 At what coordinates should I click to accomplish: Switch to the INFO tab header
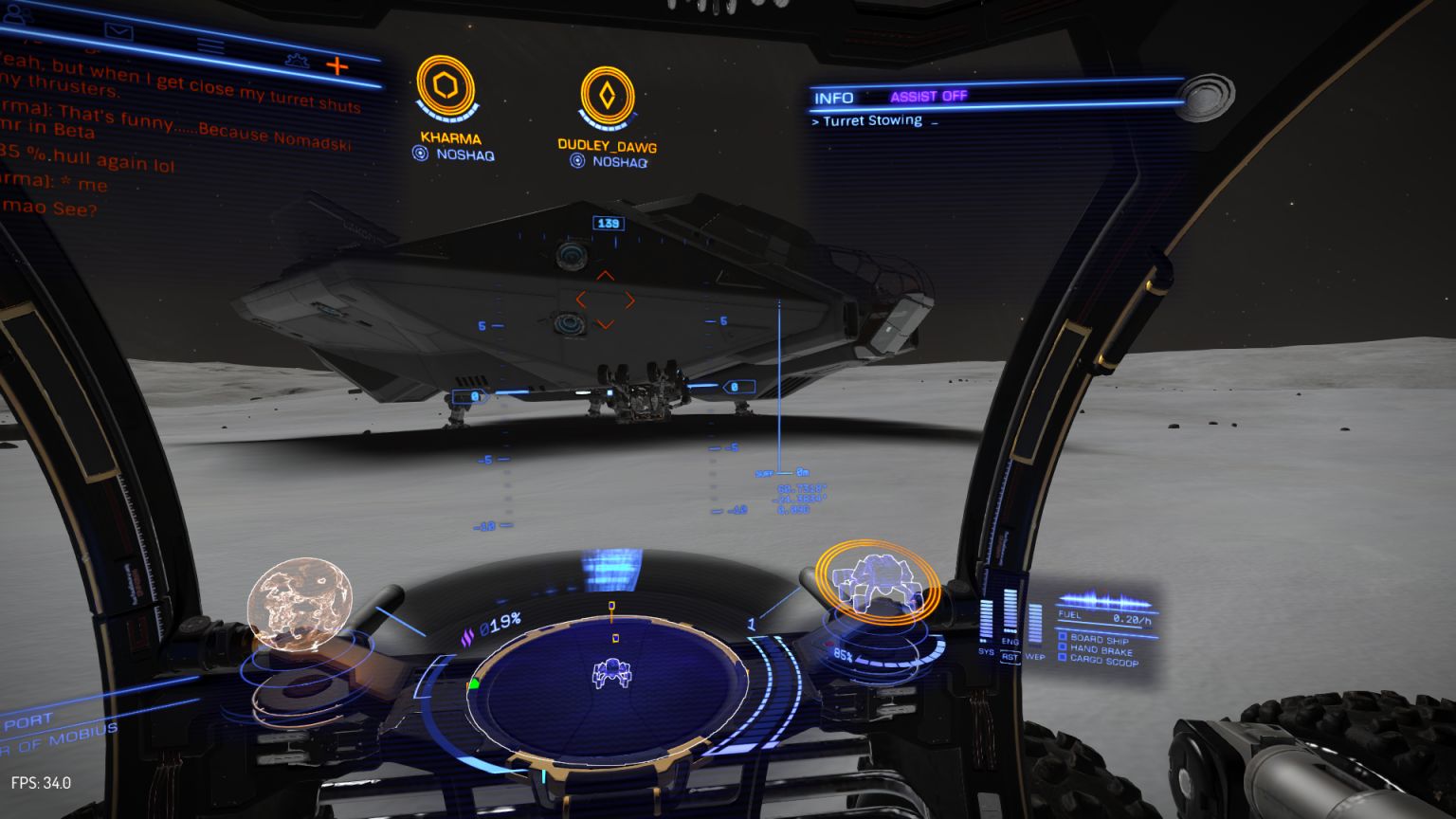(x=832, y=96)
